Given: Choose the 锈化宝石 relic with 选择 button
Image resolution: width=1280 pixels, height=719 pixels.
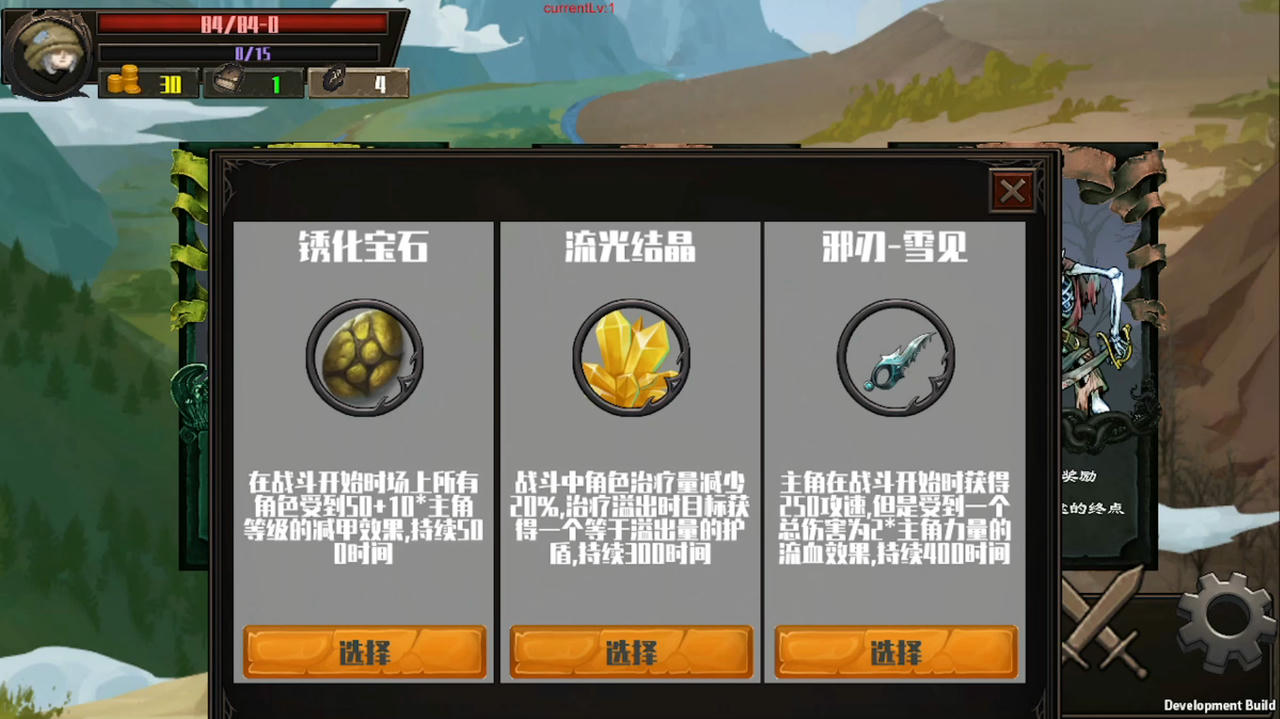Looking at the screenshot, I should point(365,652).
